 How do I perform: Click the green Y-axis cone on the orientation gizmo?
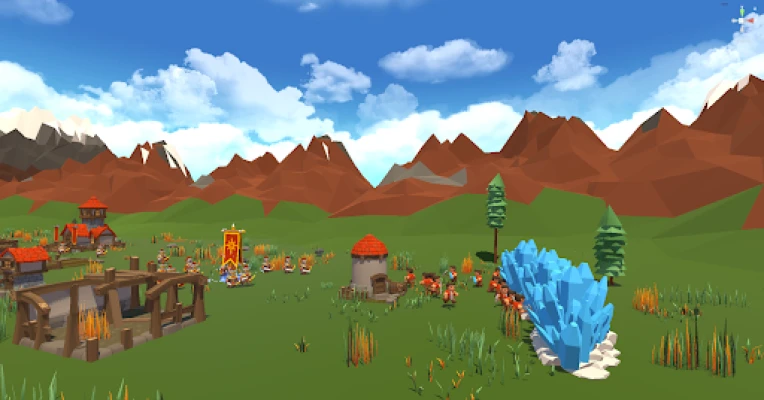[x=742, y=11]
